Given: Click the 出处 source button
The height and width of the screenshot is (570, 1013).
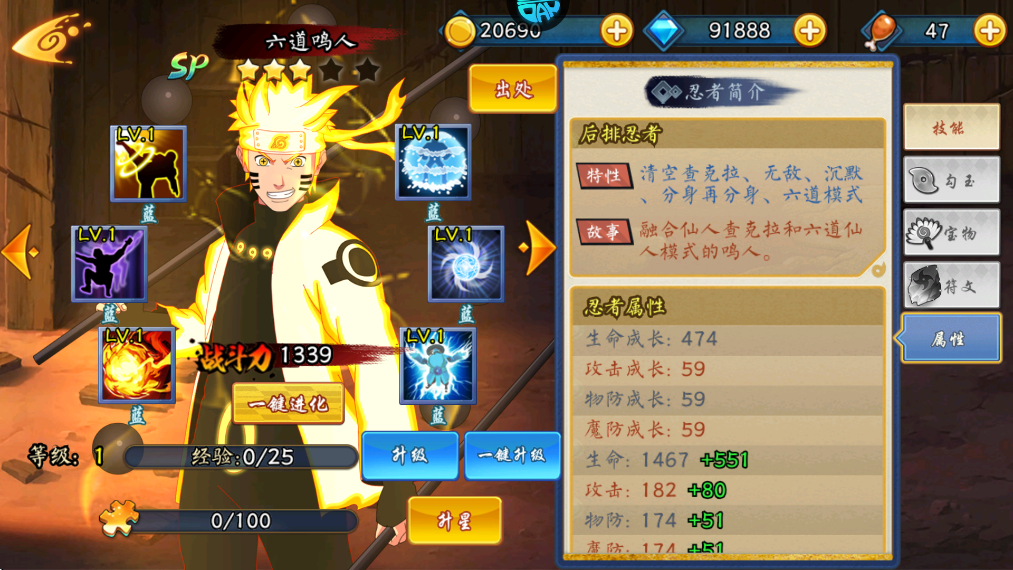Looking at the screenshot, I should 512,89.
